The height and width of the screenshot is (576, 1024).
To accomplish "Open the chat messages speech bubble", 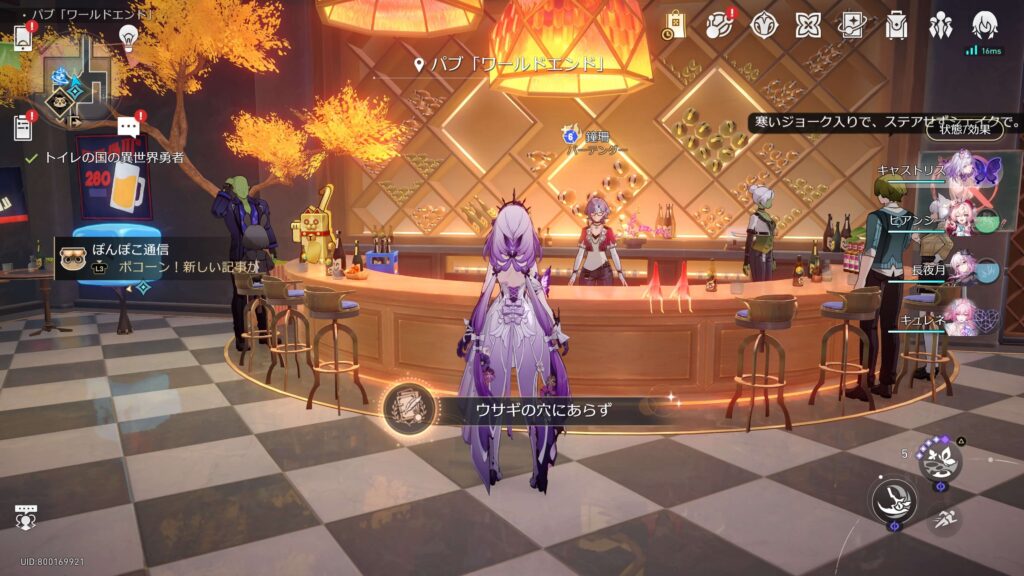I will click(x=128, y=126).
